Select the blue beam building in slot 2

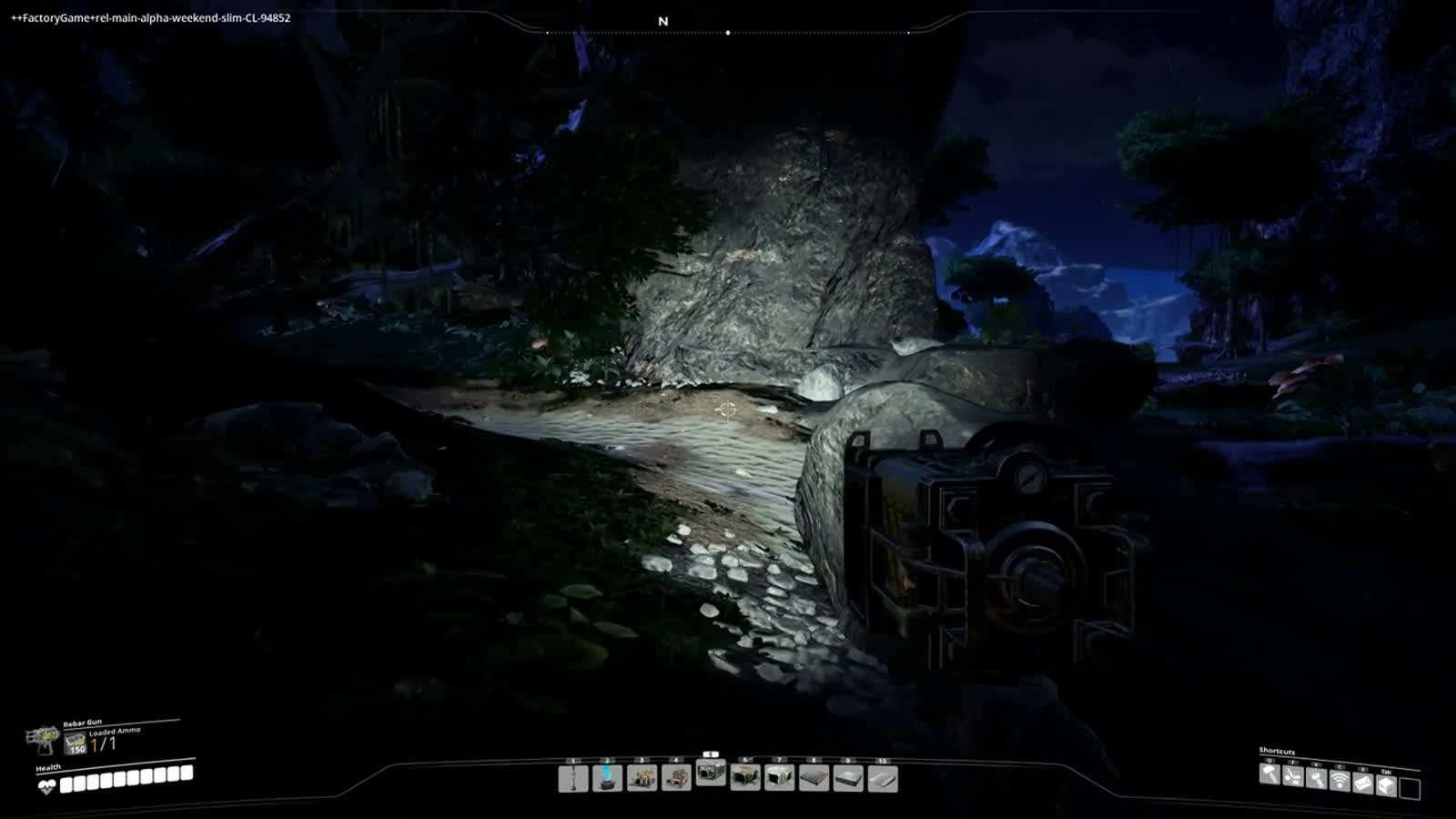coord(608,779)
